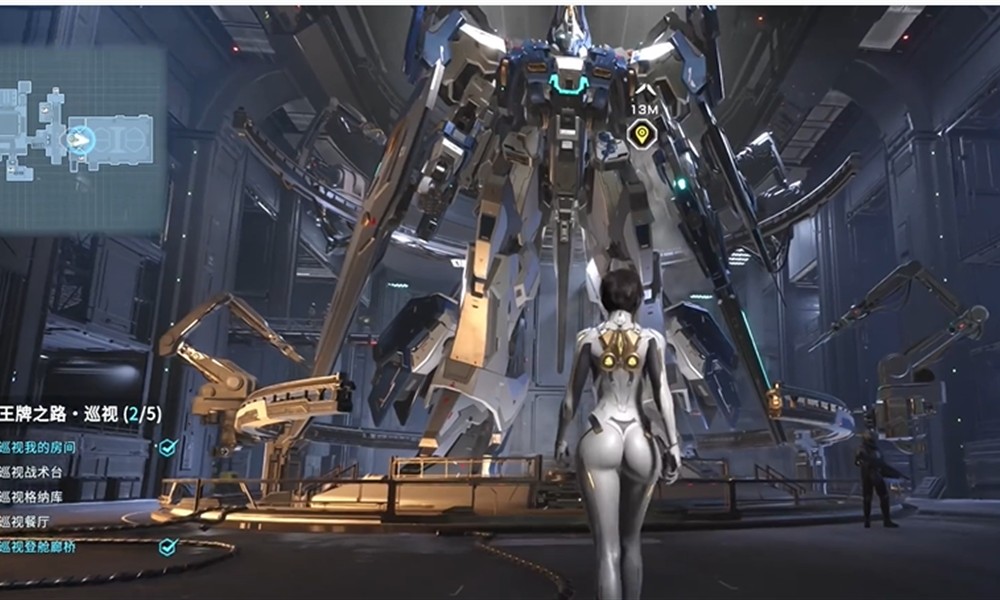Select the yellow waypoint marker showing 13M

(x=641, y=133)
